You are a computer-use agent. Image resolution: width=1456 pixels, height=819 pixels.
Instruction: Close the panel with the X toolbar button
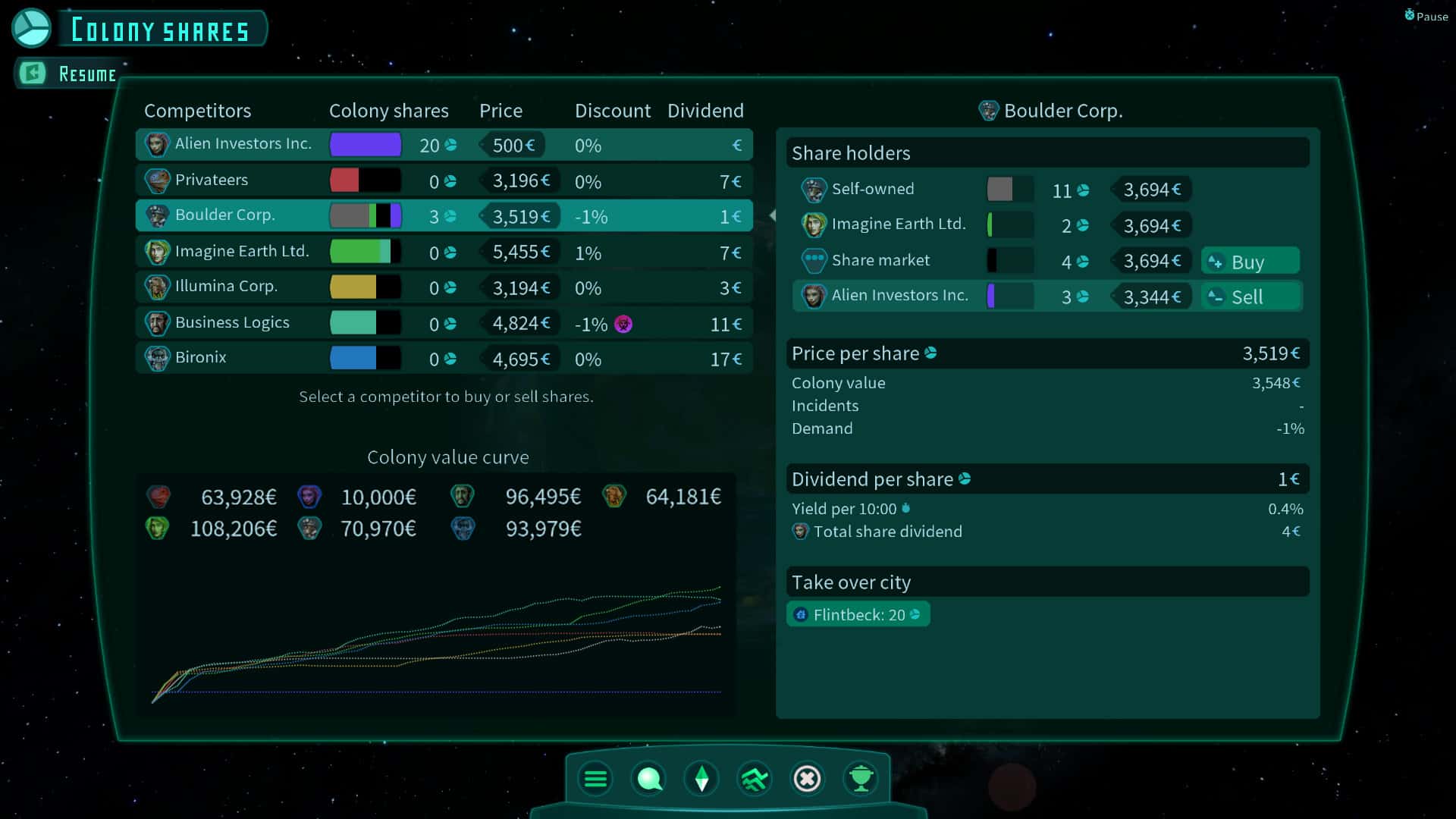pos(807,779)
